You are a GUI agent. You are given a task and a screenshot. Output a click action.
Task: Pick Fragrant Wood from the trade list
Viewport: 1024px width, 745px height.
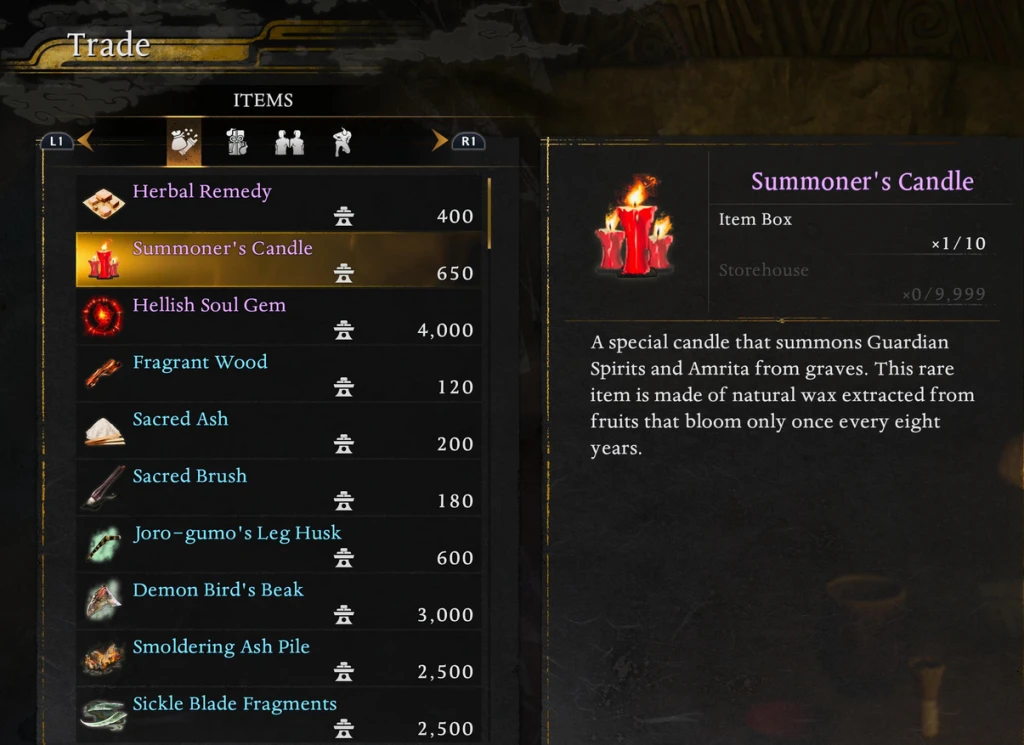[278, 374]
